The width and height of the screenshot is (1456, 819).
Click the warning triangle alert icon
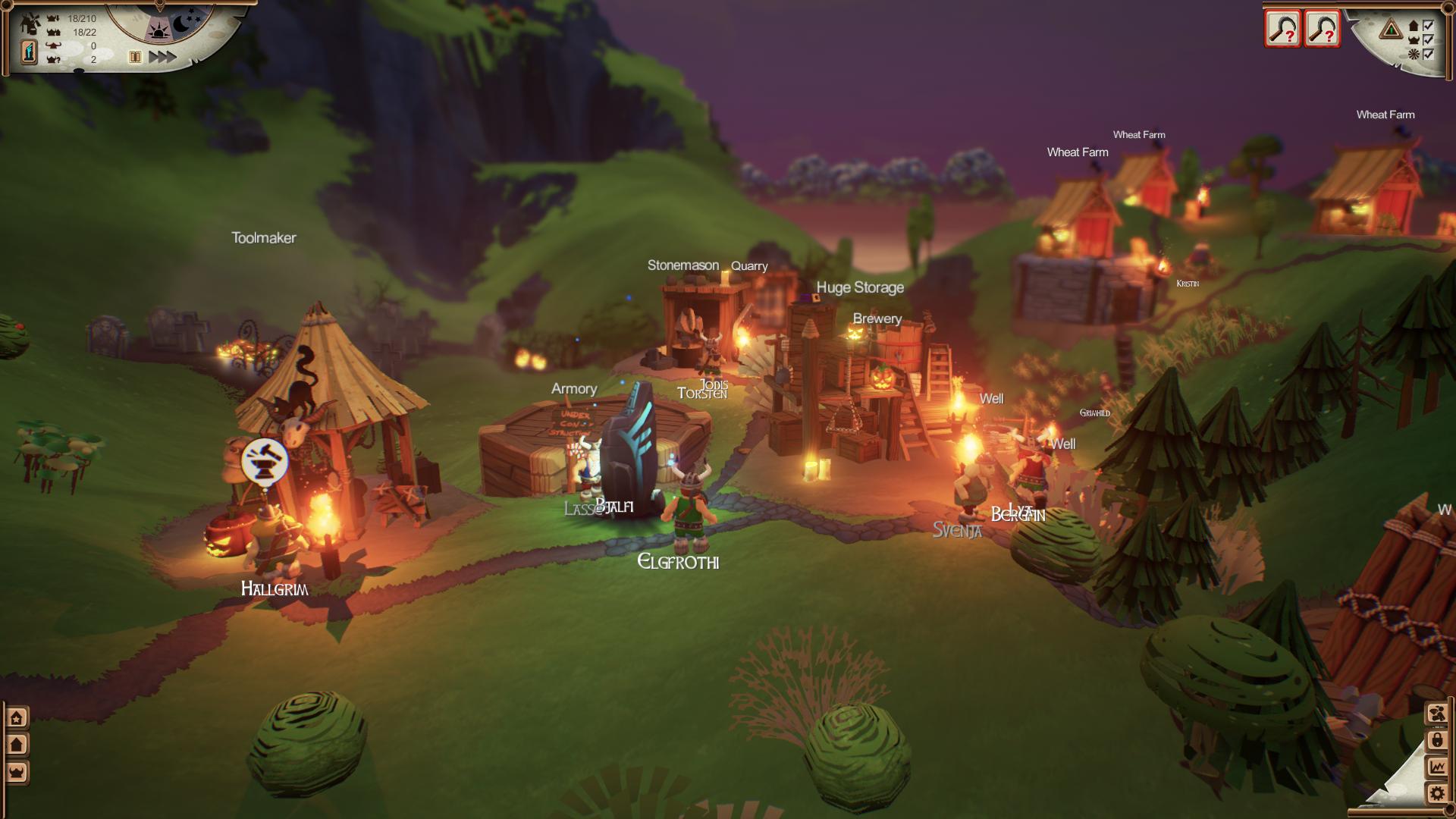(x=1391, y=30)
